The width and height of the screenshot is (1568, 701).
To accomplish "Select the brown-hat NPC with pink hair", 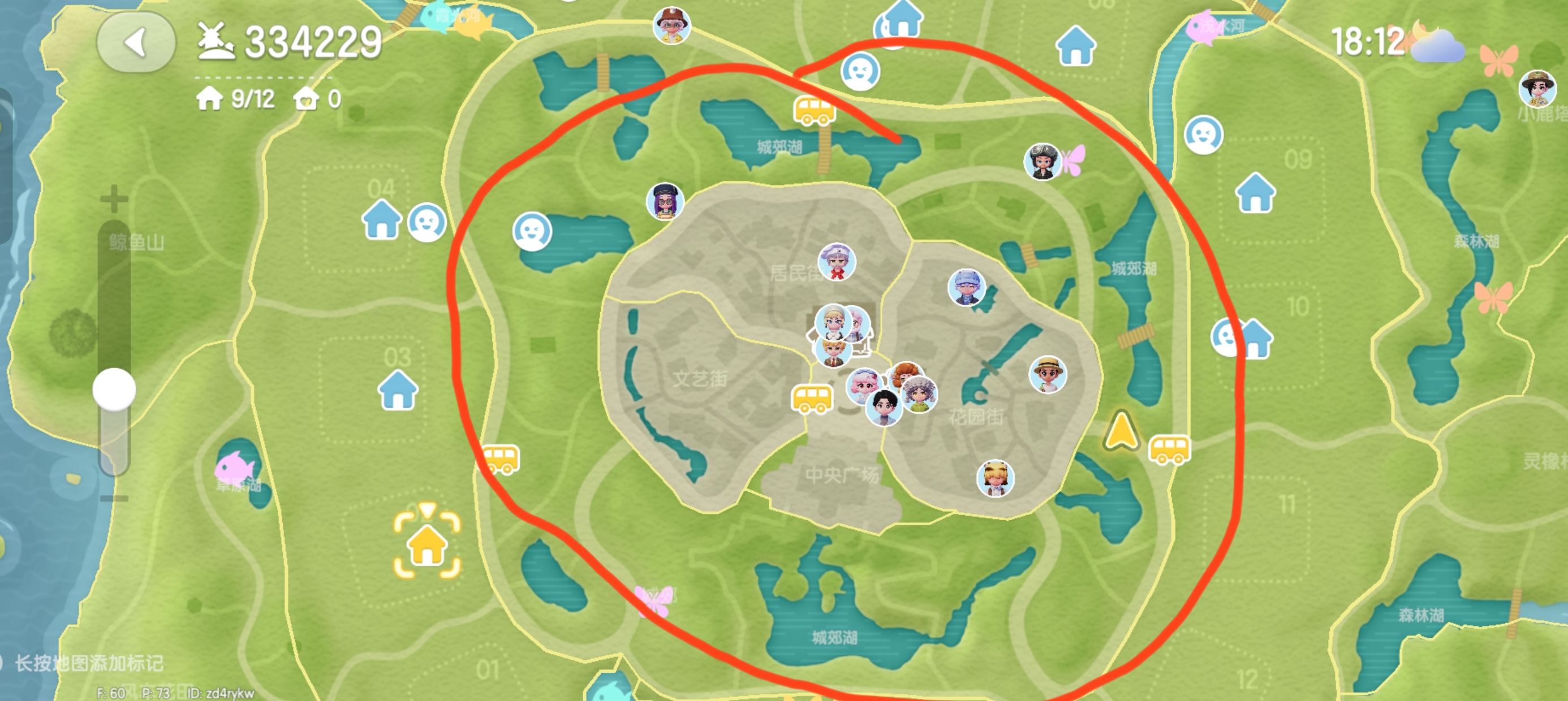I will [x=671, y=25].
